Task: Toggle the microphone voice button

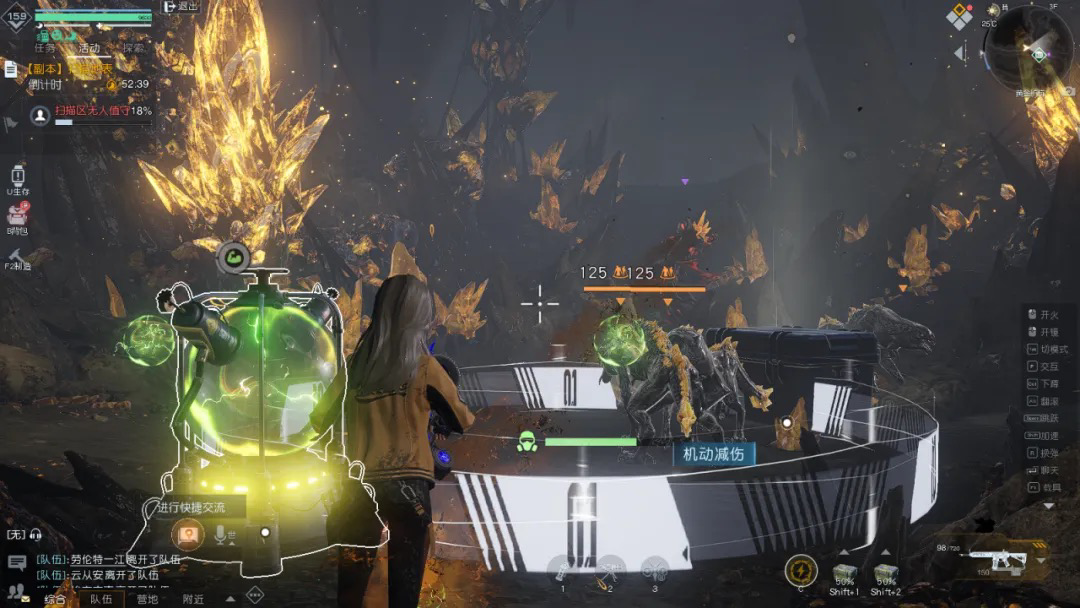Action: [221, 535]
